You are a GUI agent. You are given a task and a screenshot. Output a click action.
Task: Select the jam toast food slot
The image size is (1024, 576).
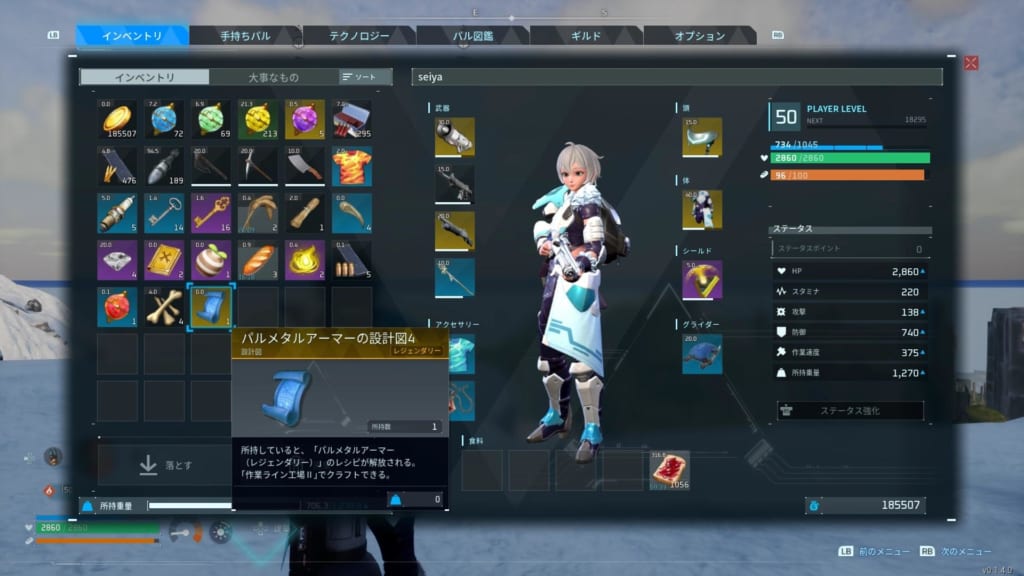point(669,470)
